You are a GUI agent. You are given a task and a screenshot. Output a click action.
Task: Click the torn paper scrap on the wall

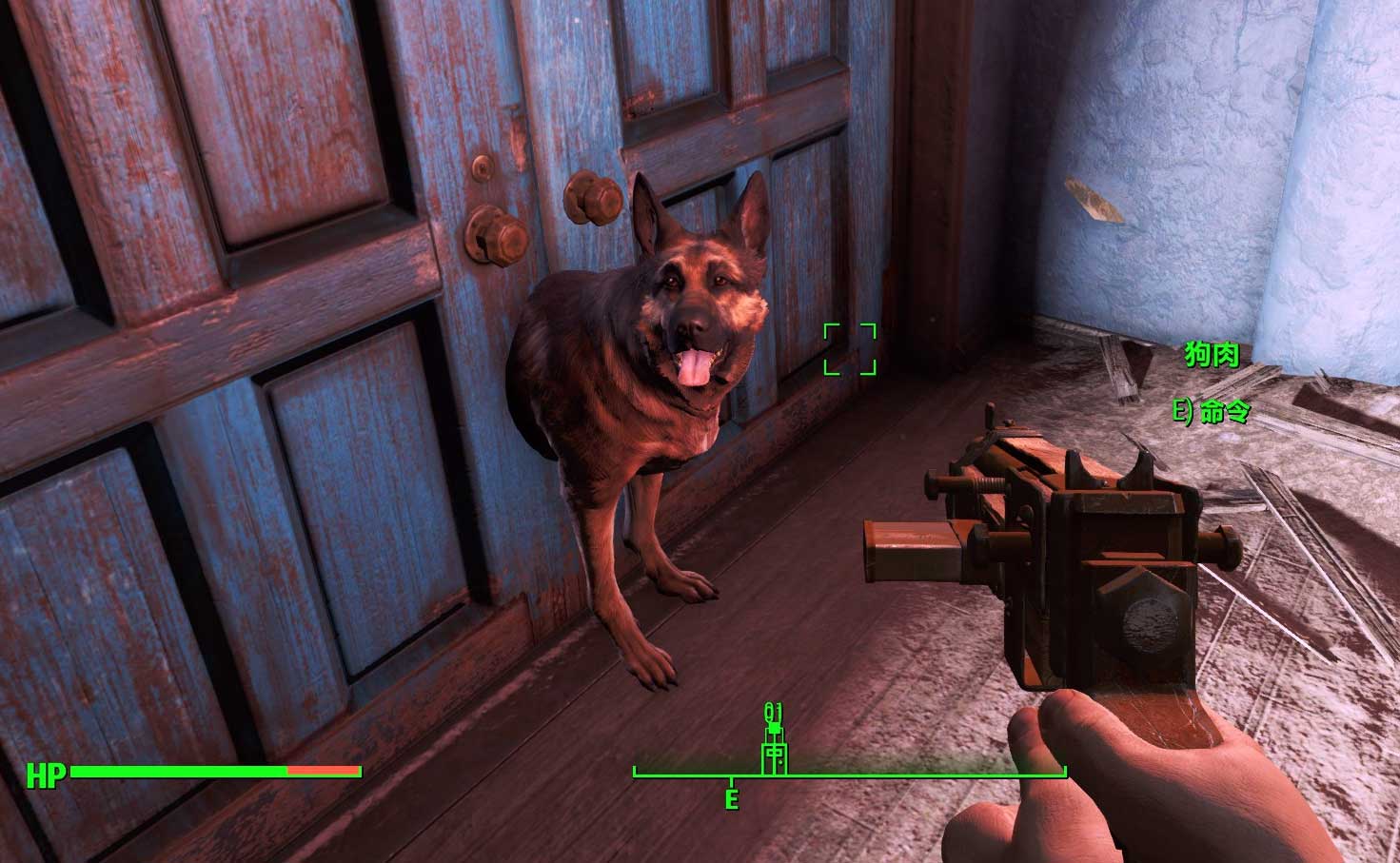(1093, 198)
